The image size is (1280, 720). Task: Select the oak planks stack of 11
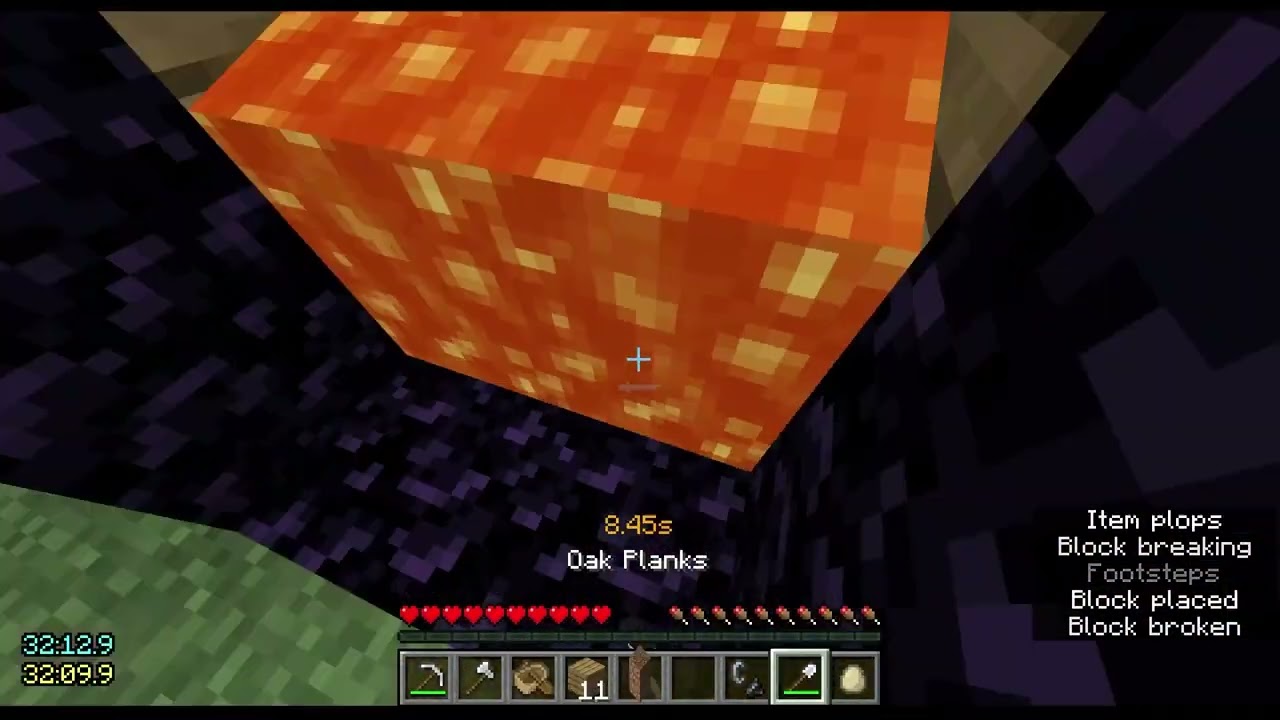pos(587,677)
